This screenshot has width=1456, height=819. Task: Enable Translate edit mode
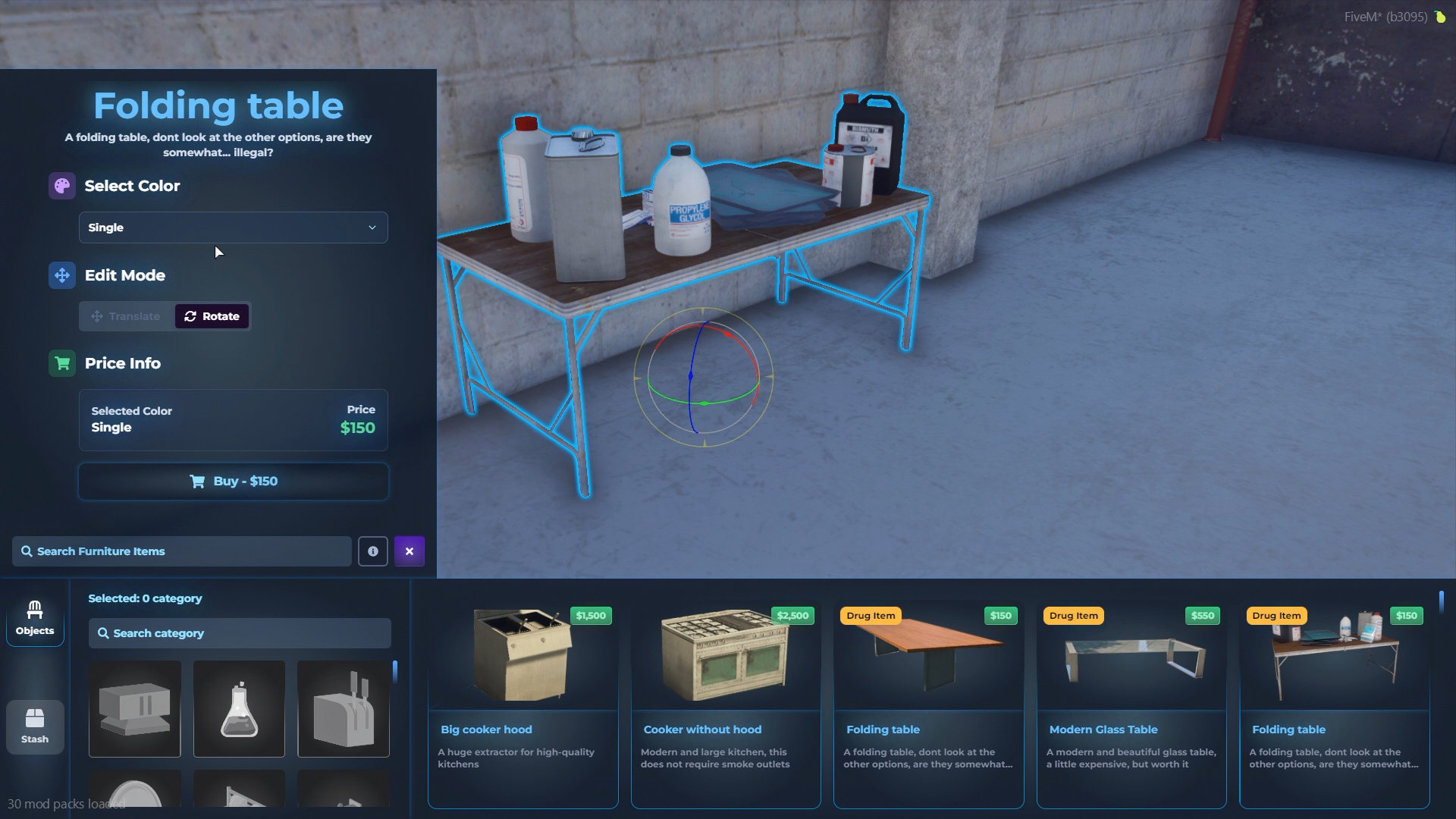(x=126, y=316)
